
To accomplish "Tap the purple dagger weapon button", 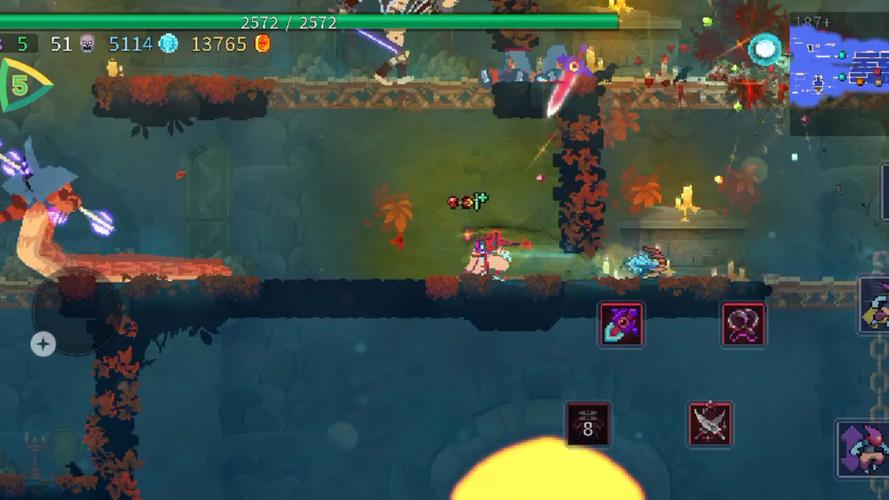I will pyautogui.click(x=621, y=325).
